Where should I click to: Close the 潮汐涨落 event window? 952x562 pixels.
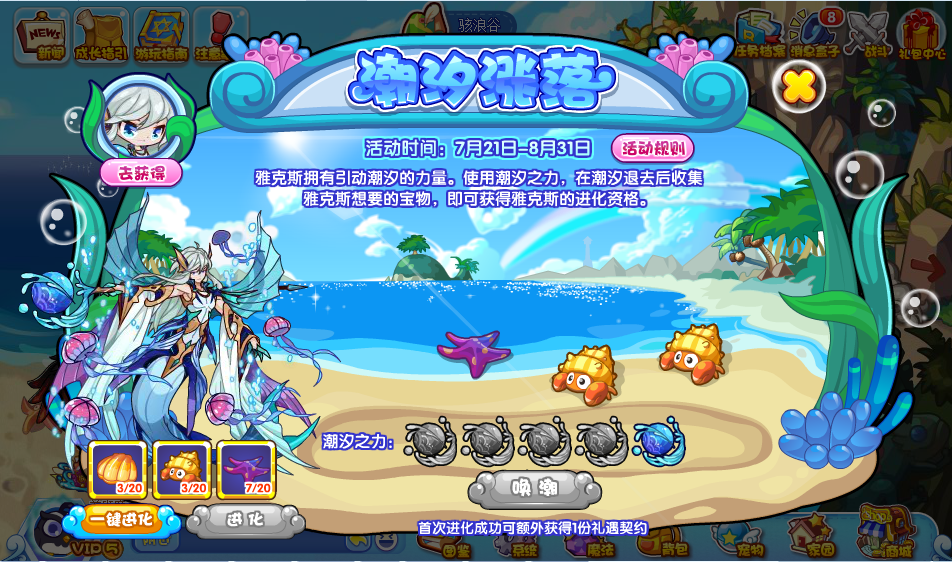click(799, 87)
